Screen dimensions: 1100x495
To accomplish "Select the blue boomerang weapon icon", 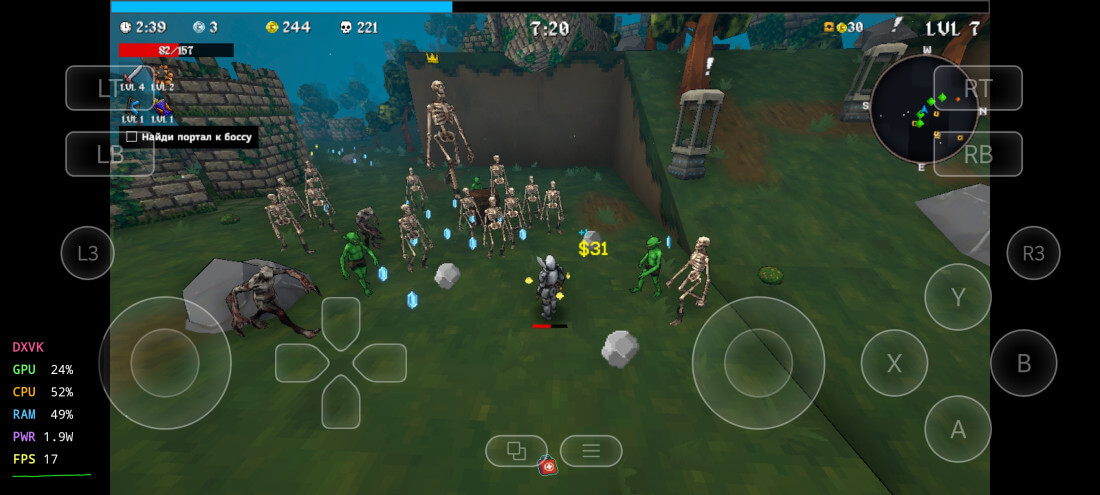I will pyautogui.click(x=132, y=106).
